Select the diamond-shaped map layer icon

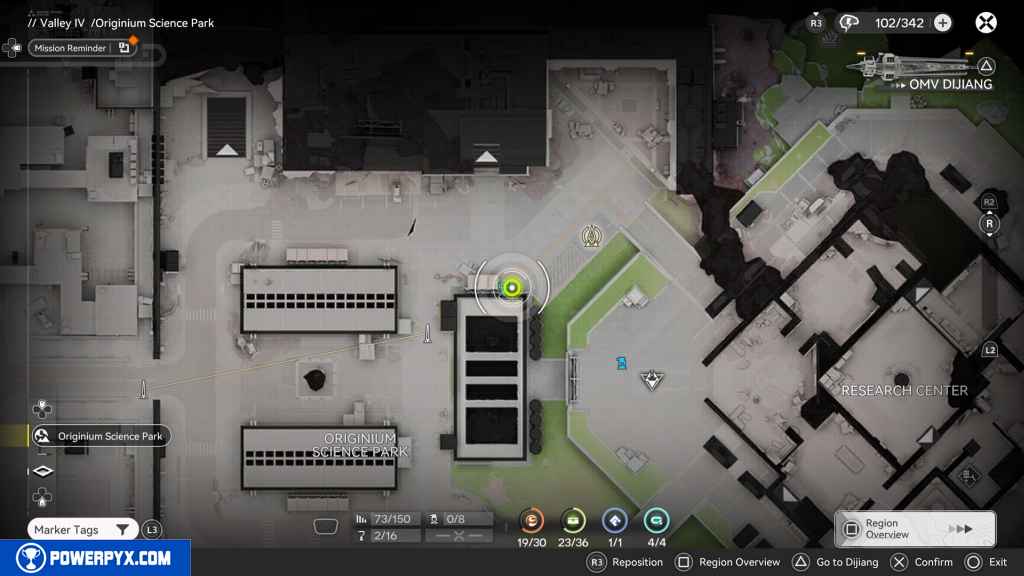point(42,471)
